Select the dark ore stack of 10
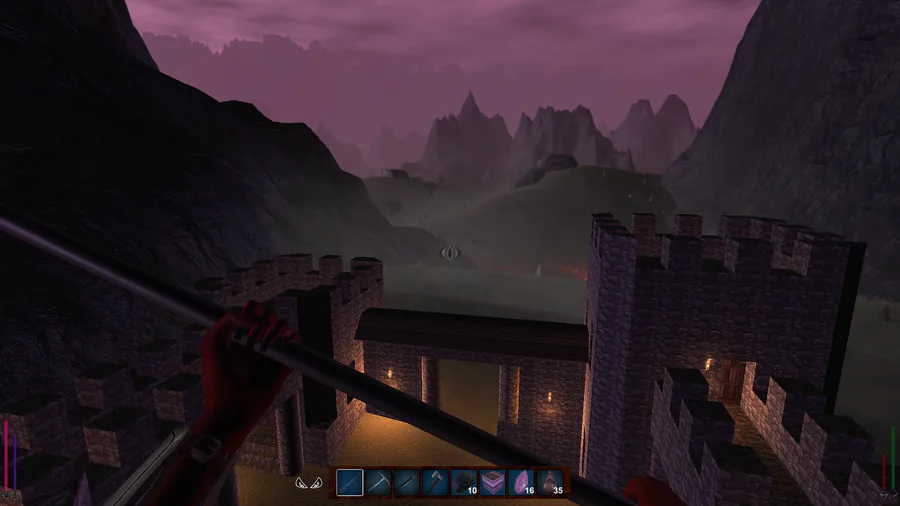 coord(465,483)
